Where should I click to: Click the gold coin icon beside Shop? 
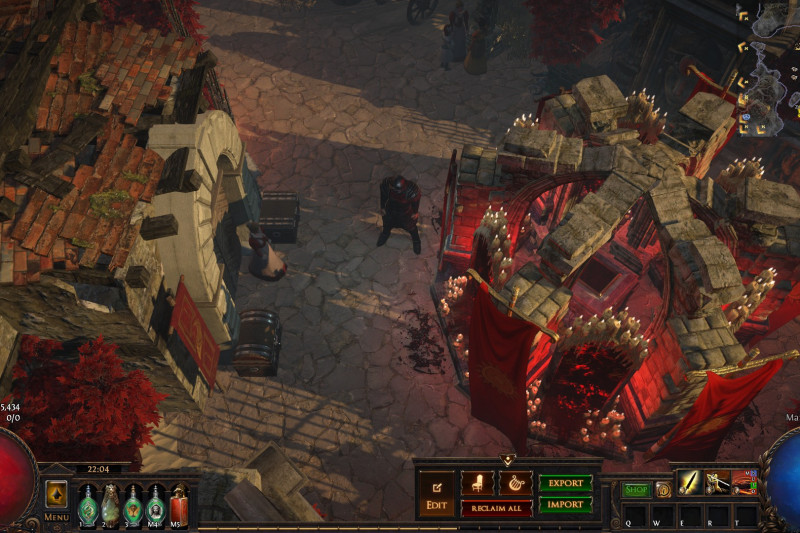[663, 489]
